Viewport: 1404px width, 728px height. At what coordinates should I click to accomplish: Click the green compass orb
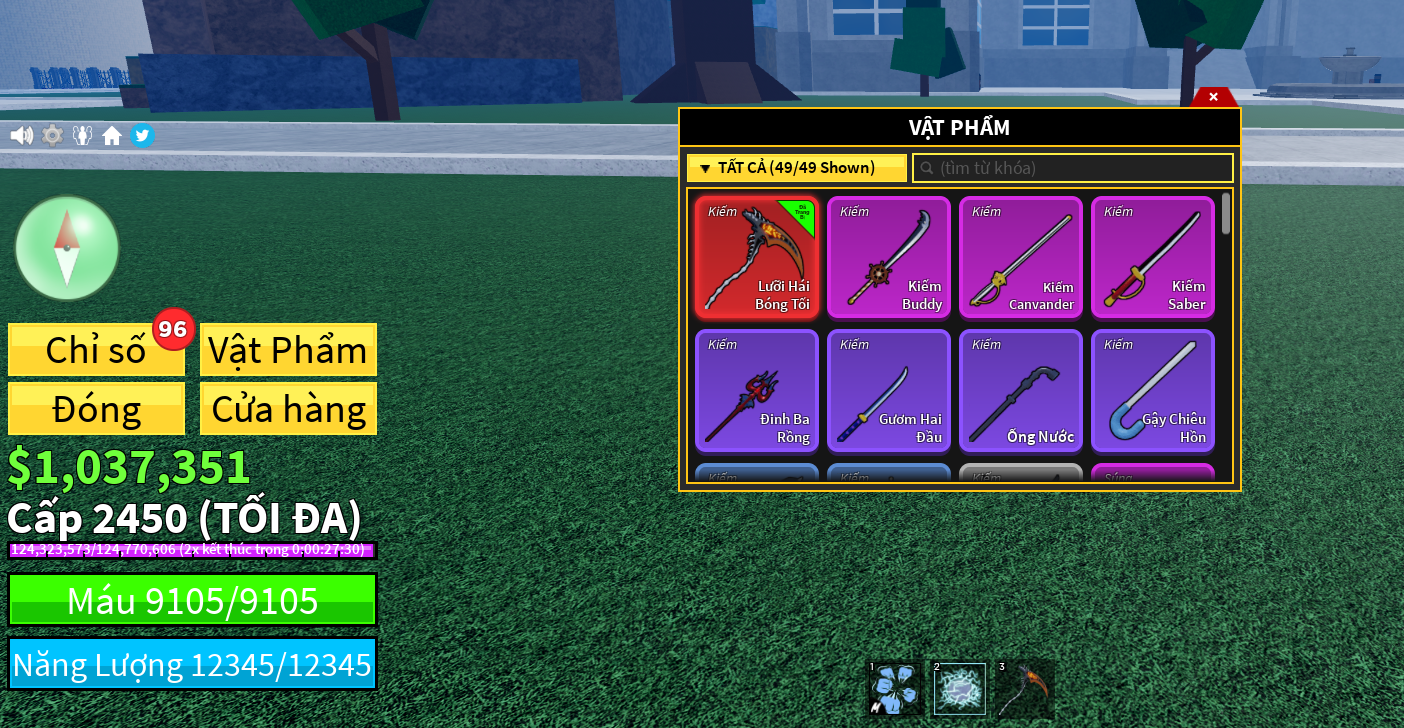click(x=67, y=247)
